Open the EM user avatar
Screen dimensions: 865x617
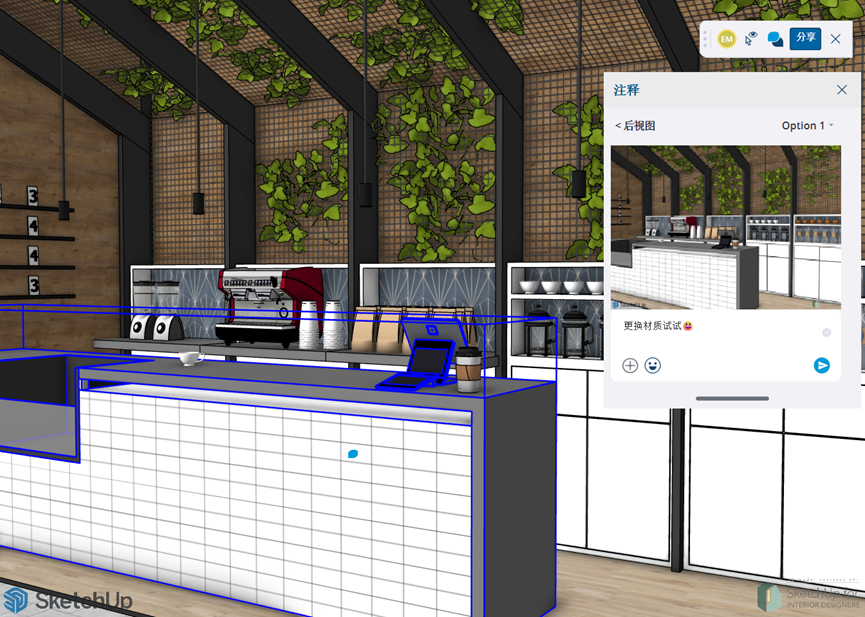[x=727, y=39]
